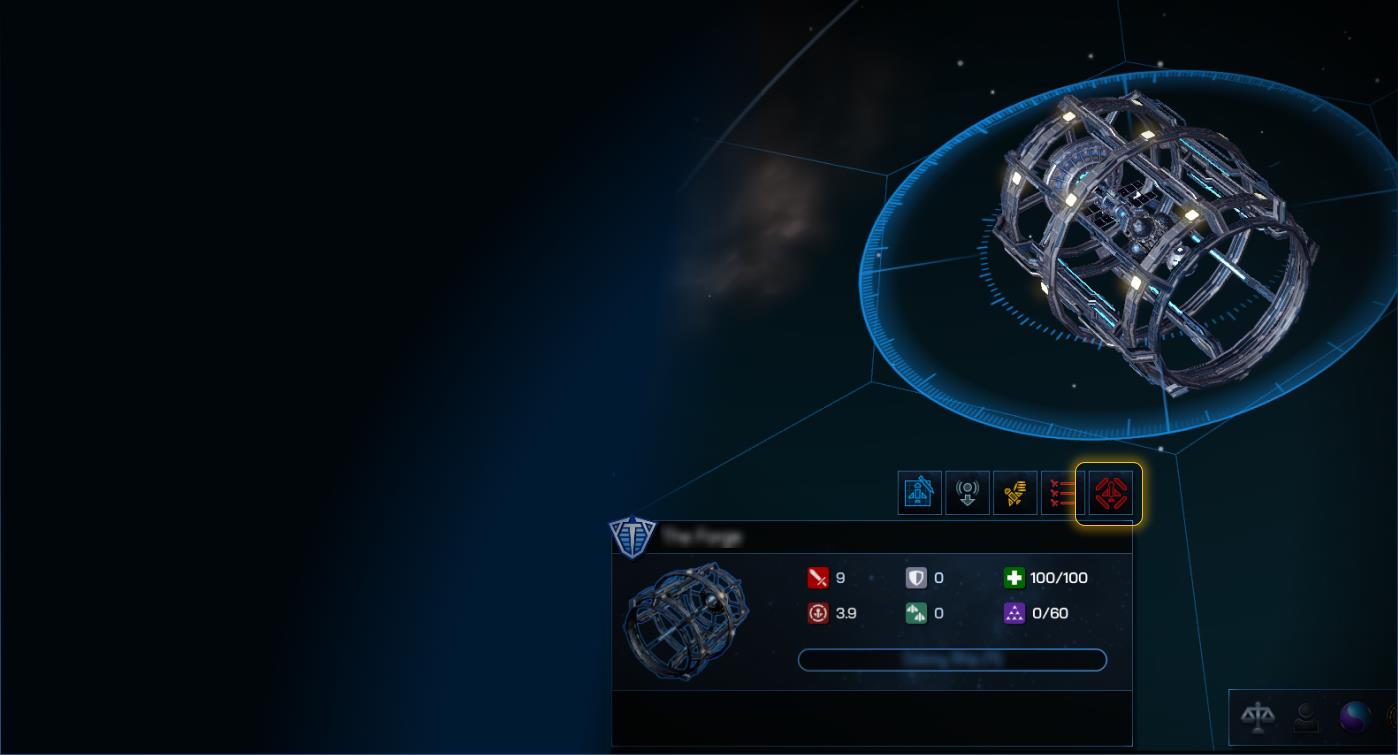Open the balance scales icon
1398x755 pixels.
tap(1258, 716)
